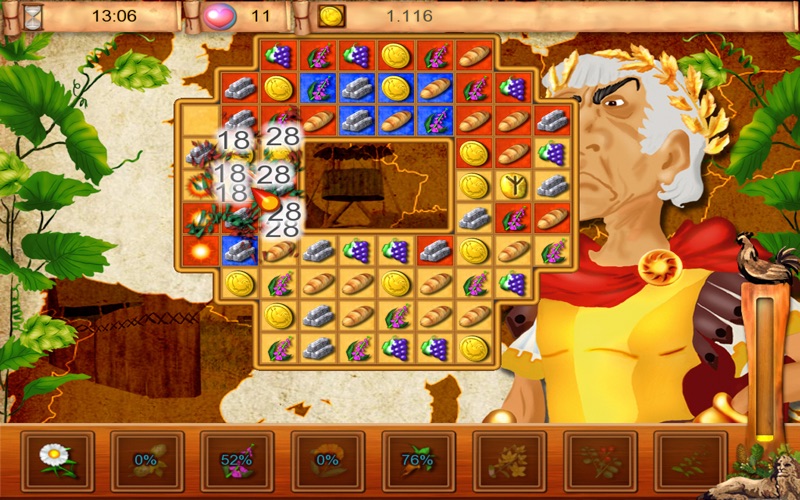The height and width of the screenshot is (500, 800).
Task: Click the potato power-up showing 0%
Action: click(147, 461)
